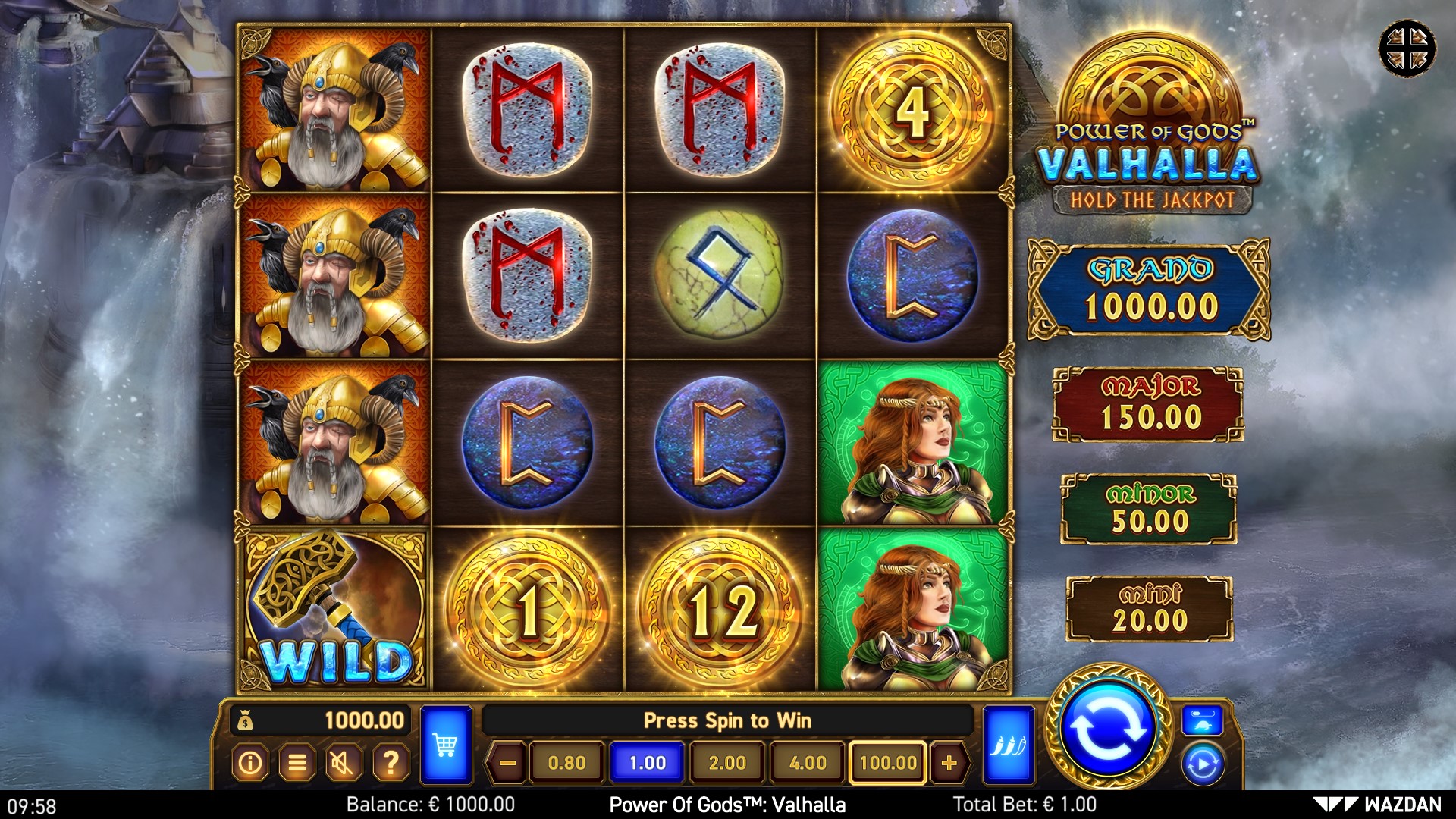The width and height of the screenshot is (1456, 819).
Task: Enable the turtle slow spin mode
Action: coord(1203,724)
